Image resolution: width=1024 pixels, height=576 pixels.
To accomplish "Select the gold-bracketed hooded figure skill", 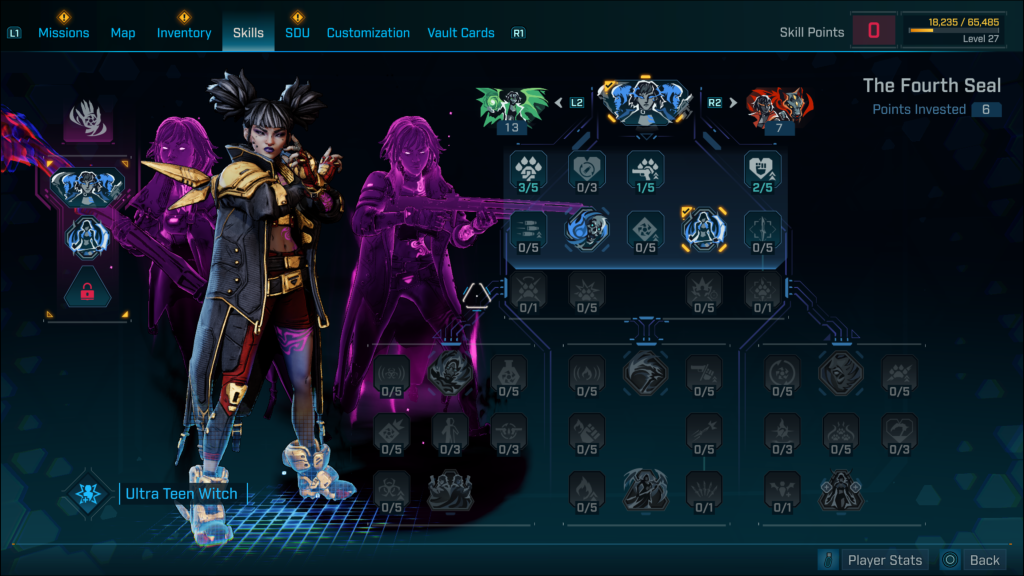I will [704, 230].
